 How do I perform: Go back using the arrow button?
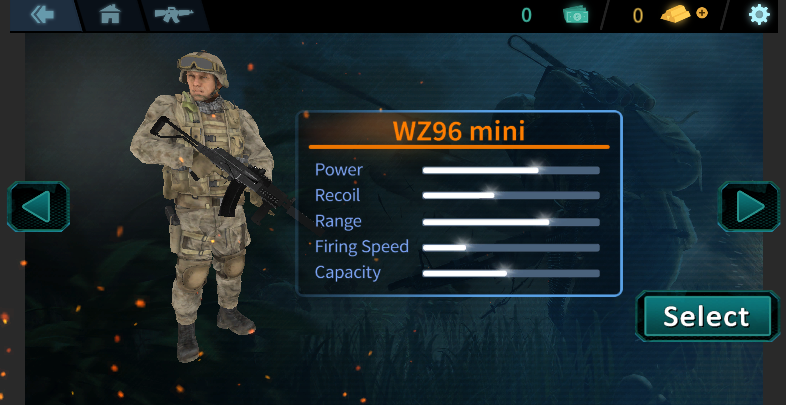pyautogui.click(x=42, y=15)
